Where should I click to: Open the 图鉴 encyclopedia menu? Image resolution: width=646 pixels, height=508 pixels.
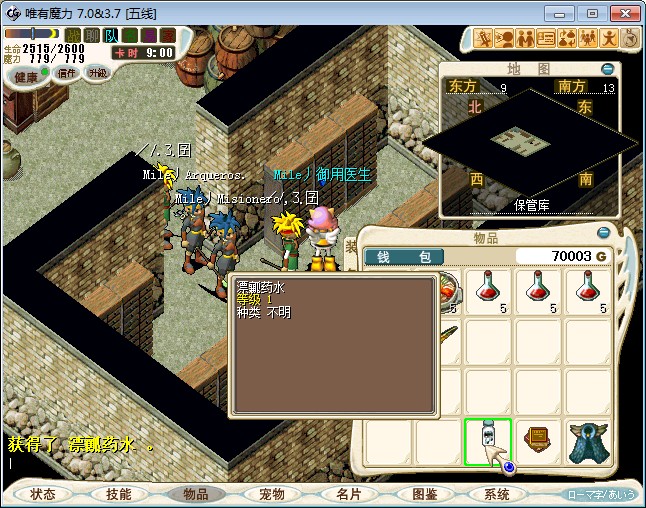(x=424, y=494)
